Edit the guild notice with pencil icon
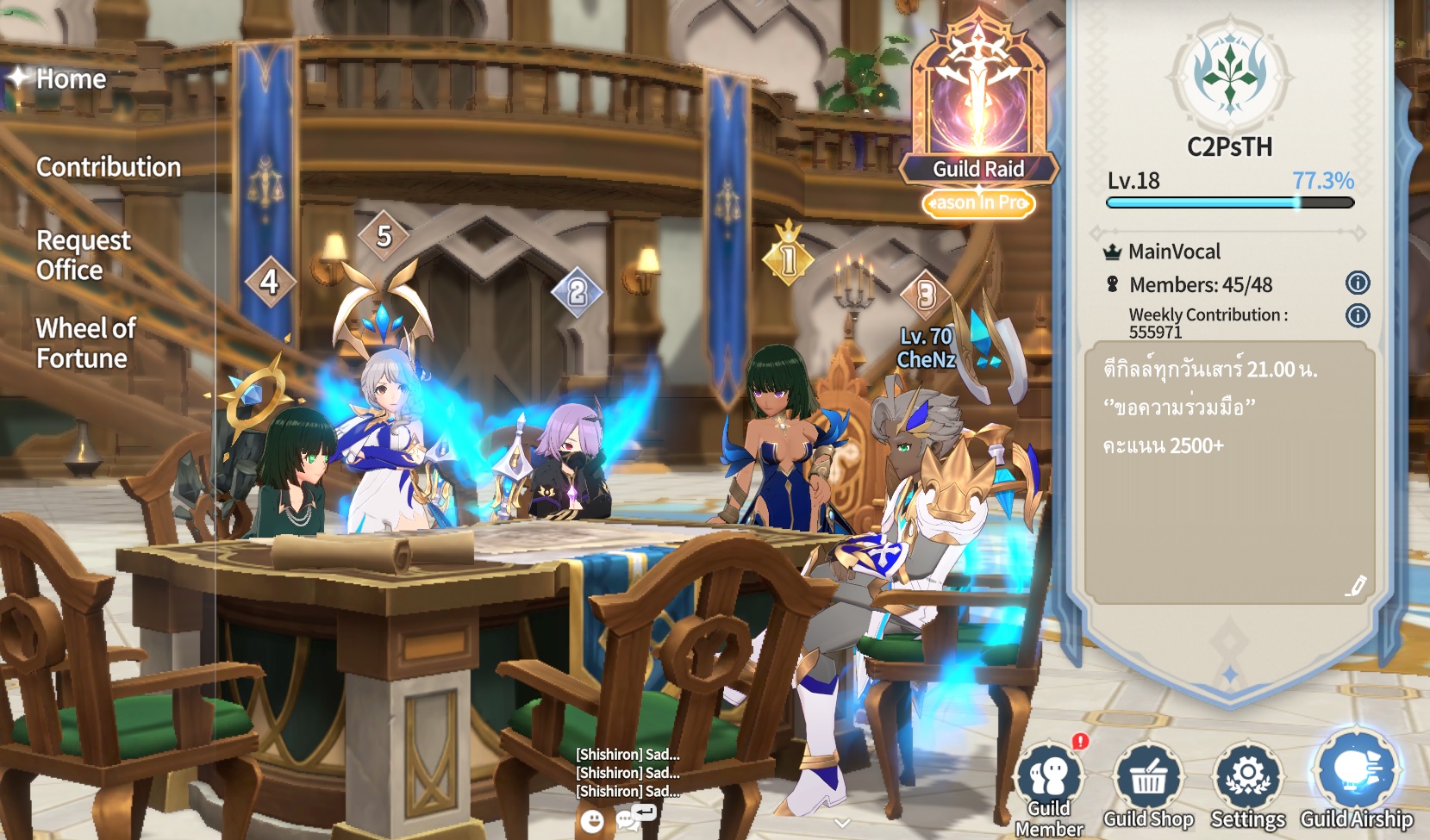This screenshot has width=1430, height=840. (x=1356, y=587)
